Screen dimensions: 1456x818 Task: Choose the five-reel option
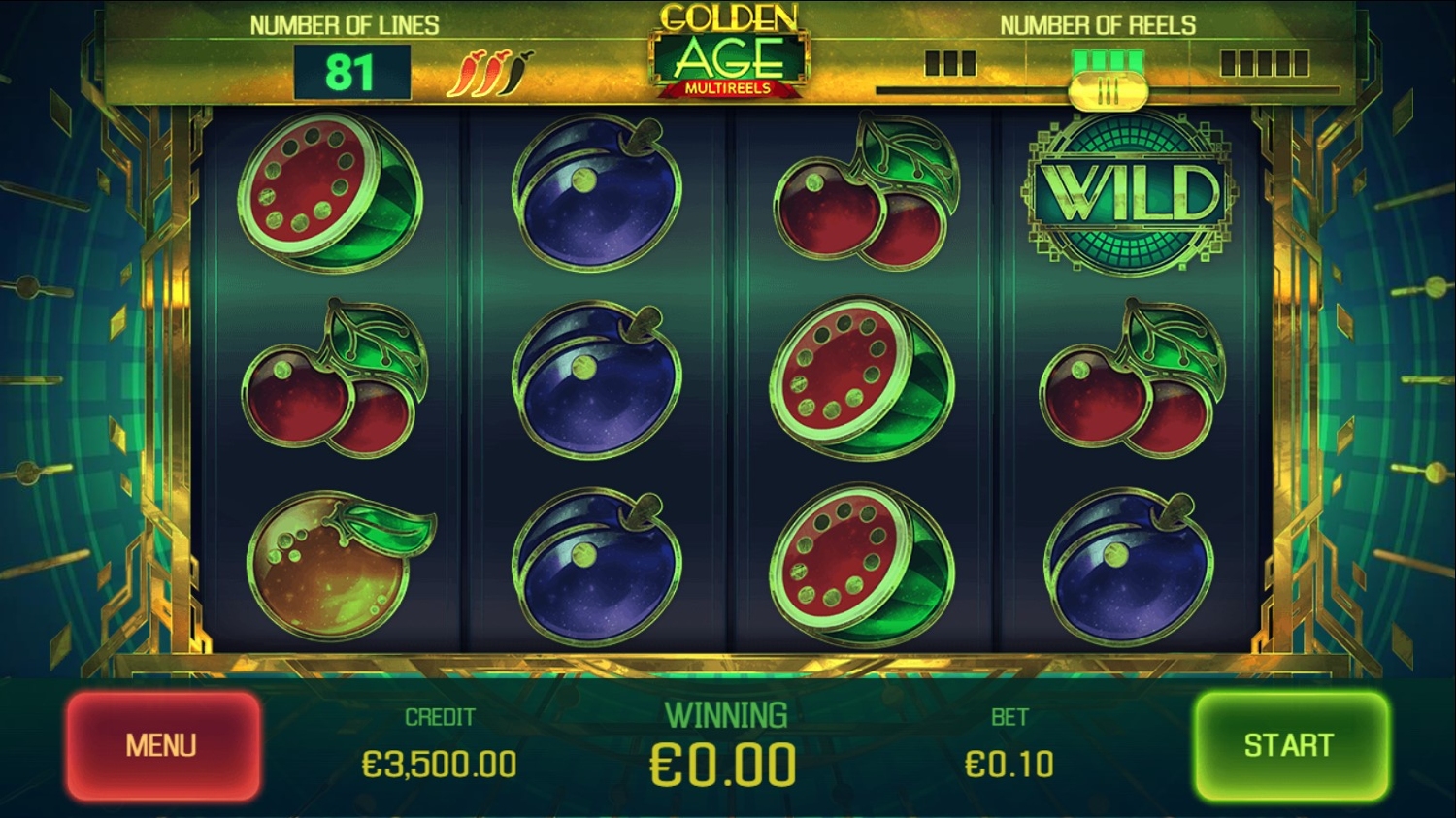(1264, 64)
